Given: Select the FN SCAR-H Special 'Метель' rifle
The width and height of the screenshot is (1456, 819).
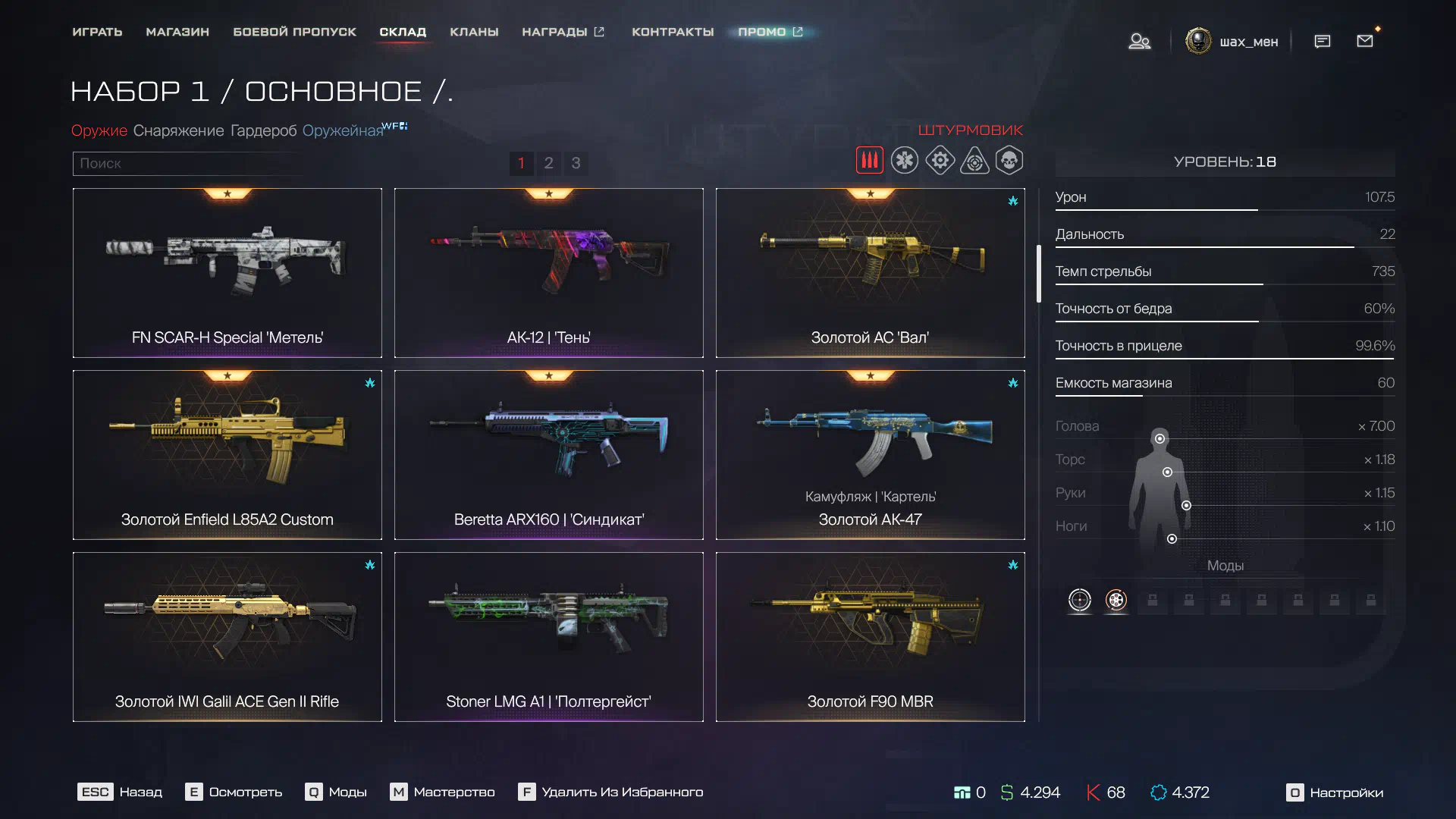Looking at the screenshot, I should click(227, 272).
